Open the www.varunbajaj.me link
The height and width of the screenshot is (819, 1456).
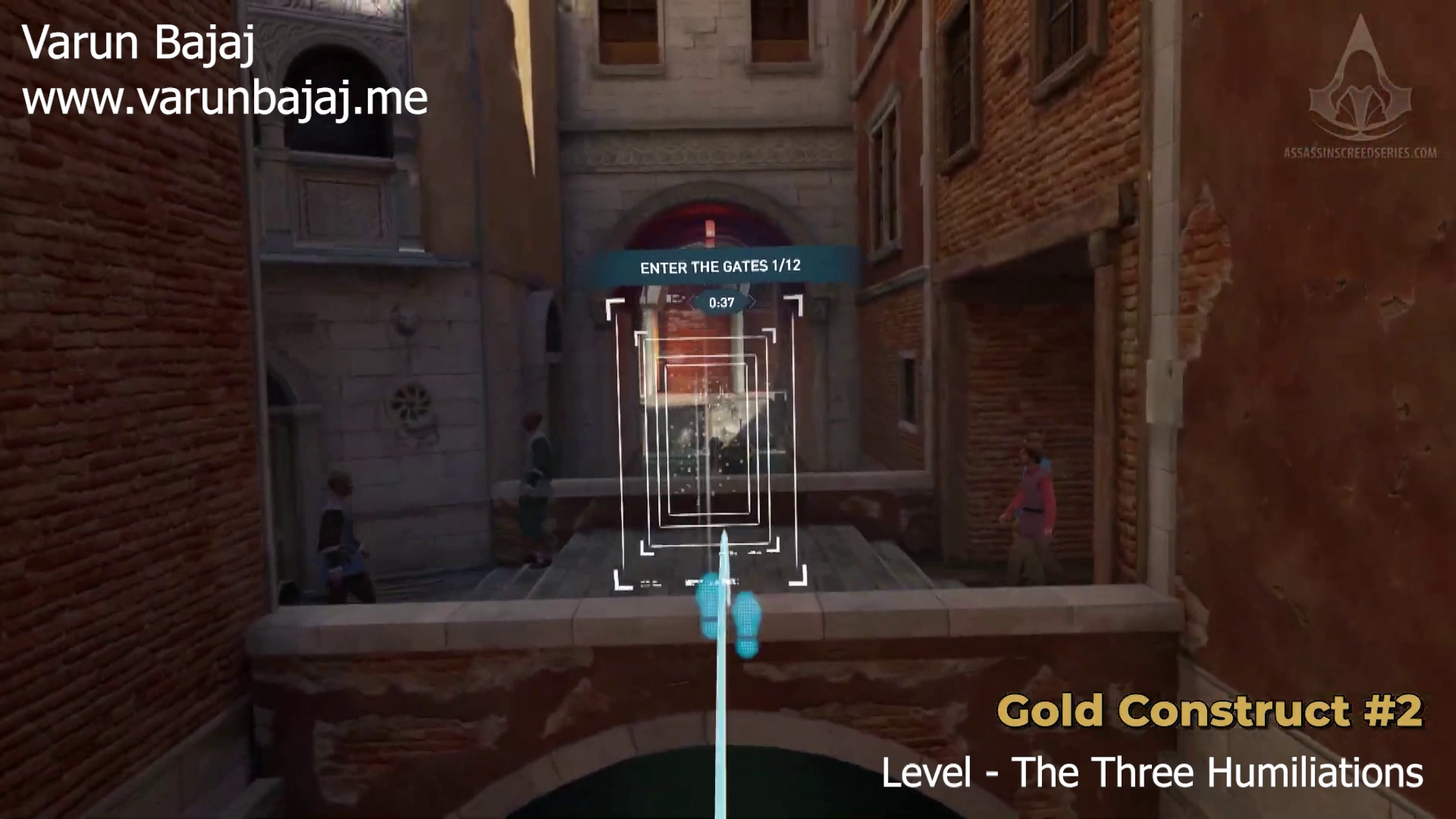click(224, 97)
